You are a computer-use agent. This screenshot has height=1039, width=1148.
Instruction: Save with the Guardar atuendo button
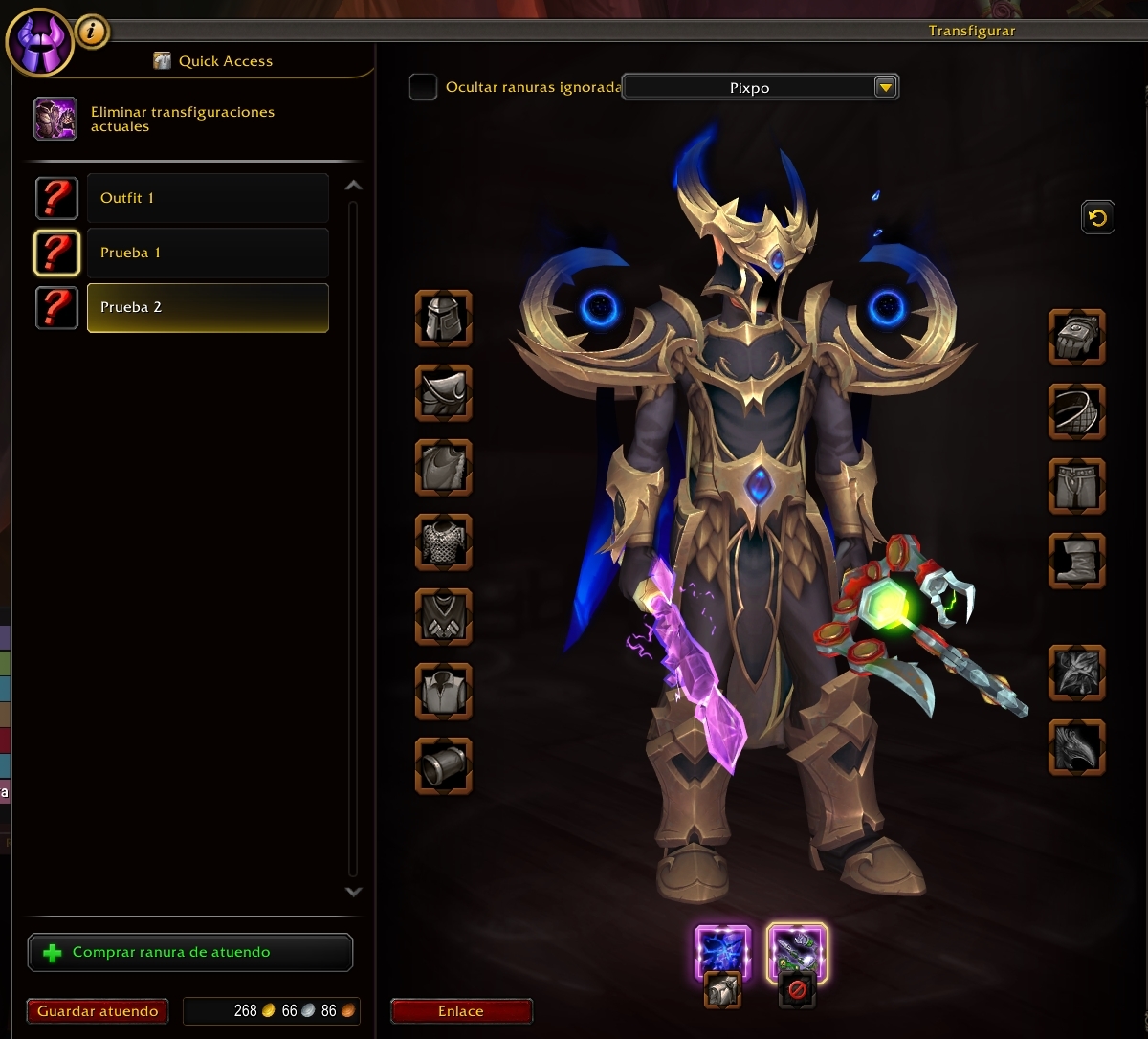pos(98,1011)
